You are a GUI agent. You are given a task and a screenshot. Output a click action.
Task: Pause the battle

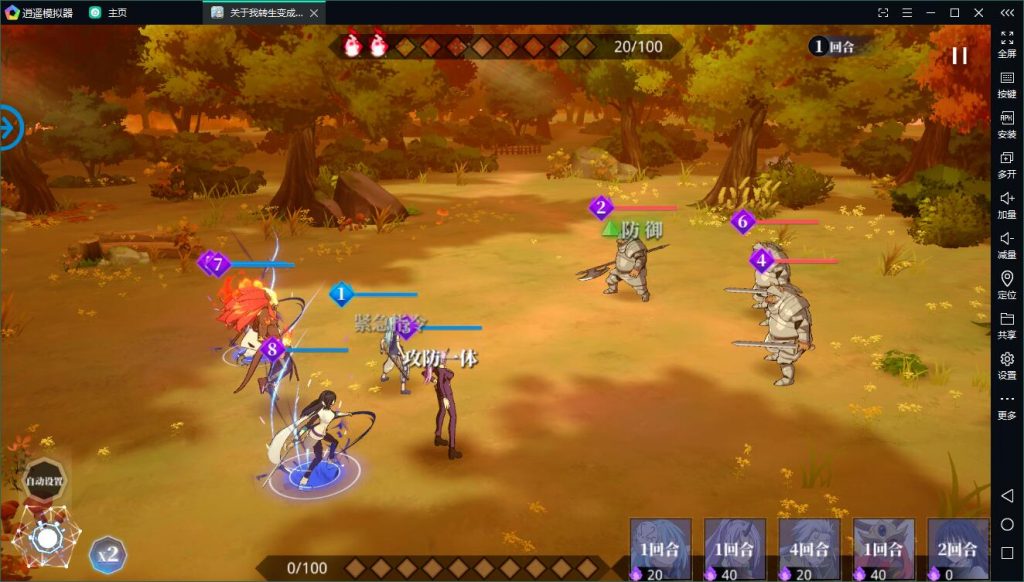point(959,56)
